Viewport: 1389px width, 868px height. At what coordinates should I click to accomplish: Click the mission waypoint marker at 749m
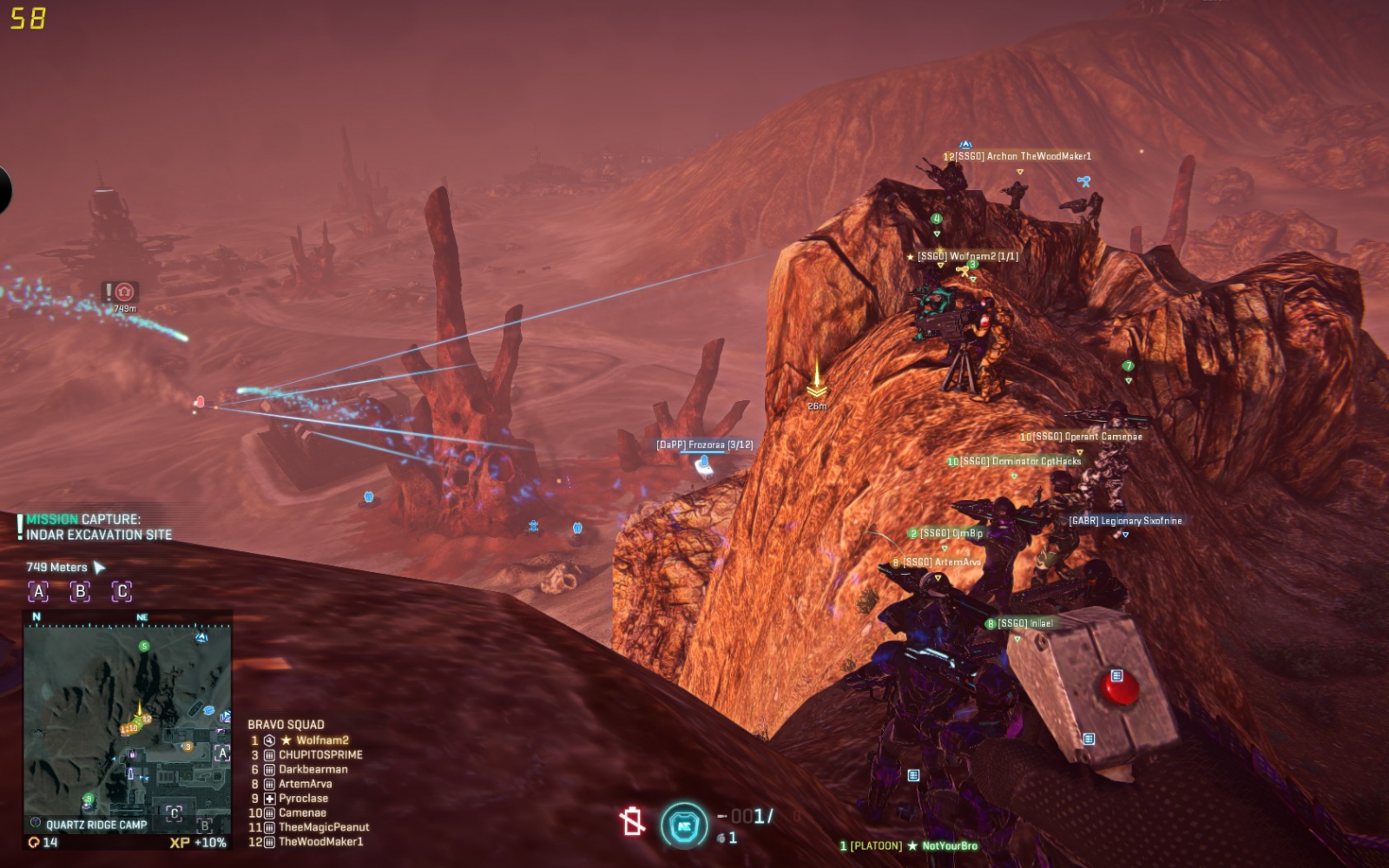[x=124, y=293]
